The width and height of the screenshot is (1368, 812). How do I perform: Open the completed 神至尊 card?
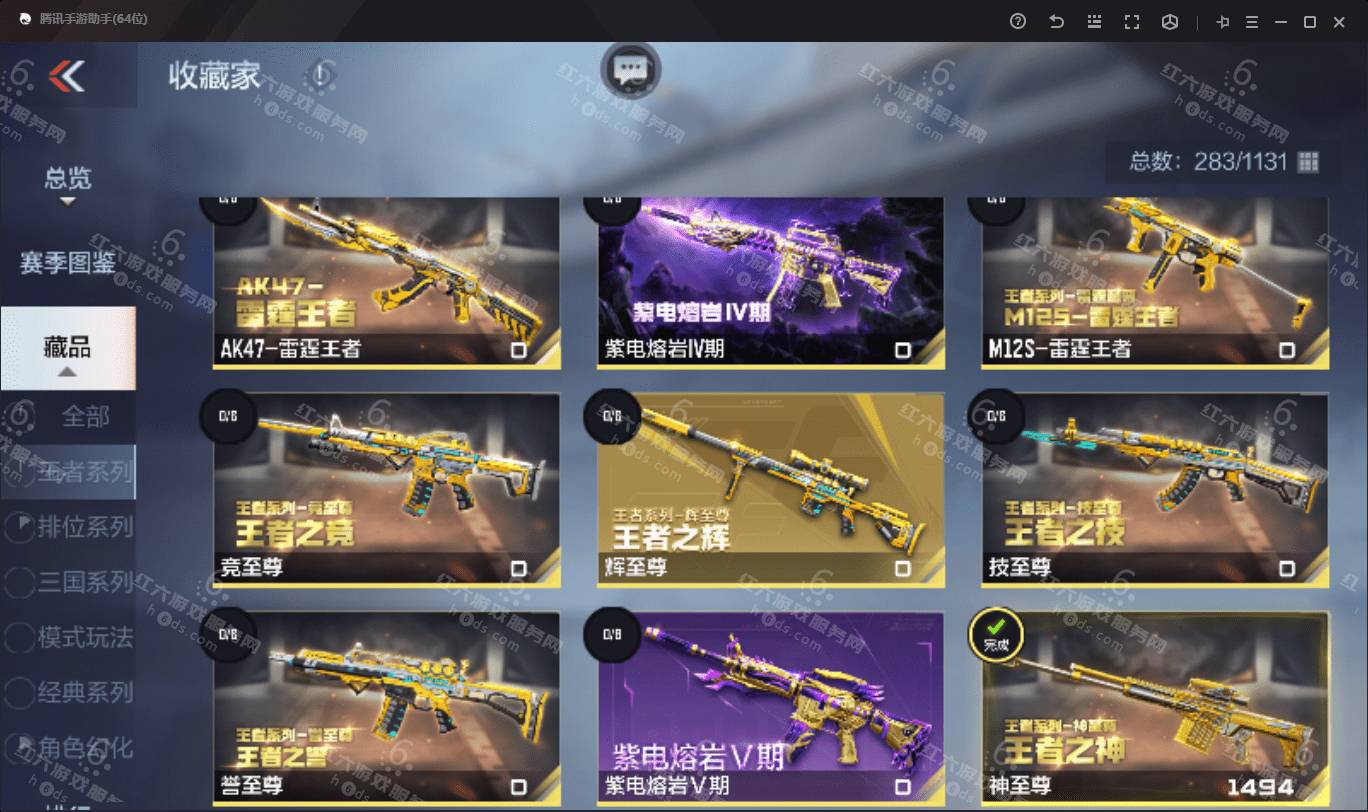(x=1154, y=708)
